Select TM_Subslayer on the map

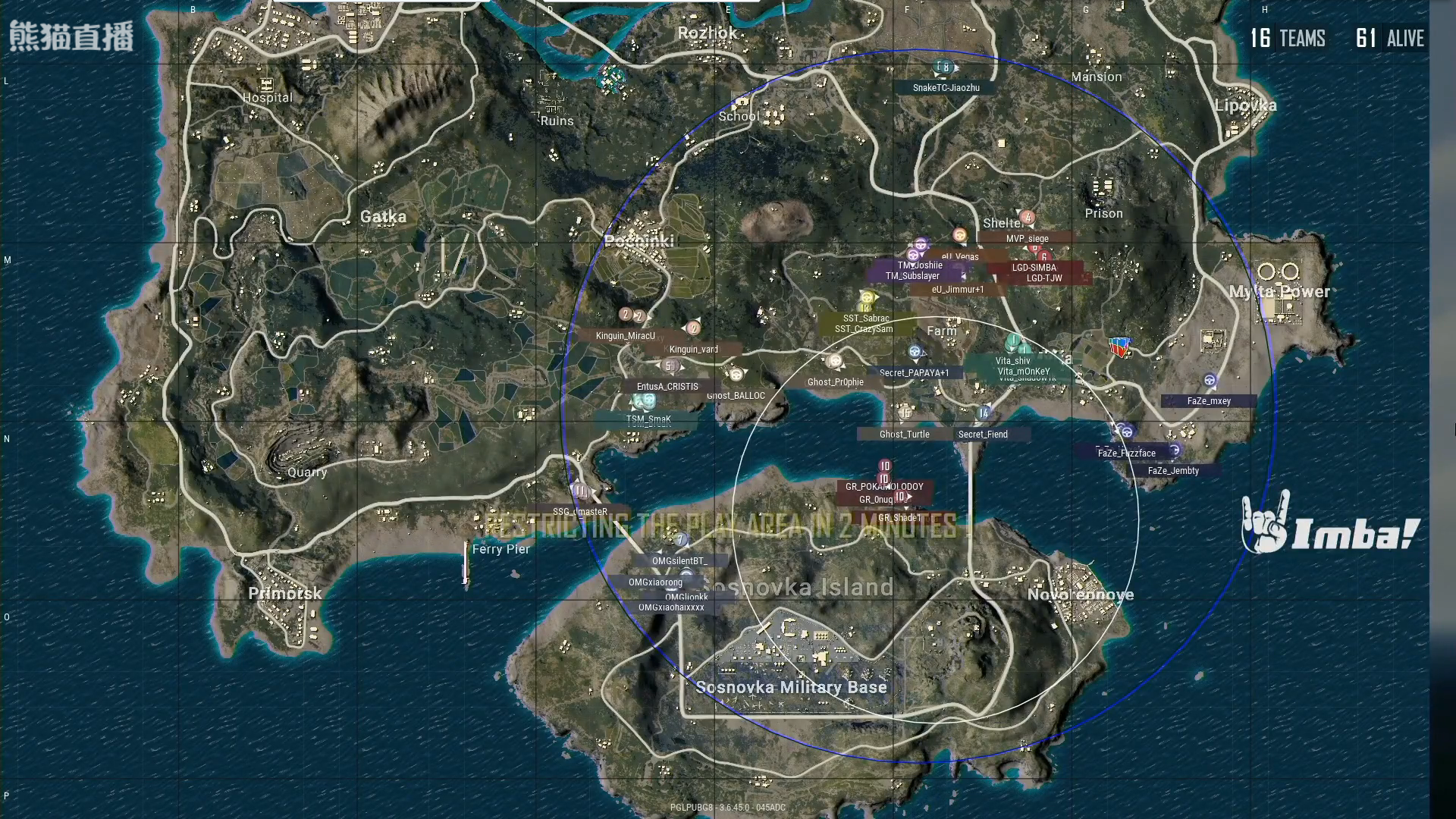click(912, 276)
